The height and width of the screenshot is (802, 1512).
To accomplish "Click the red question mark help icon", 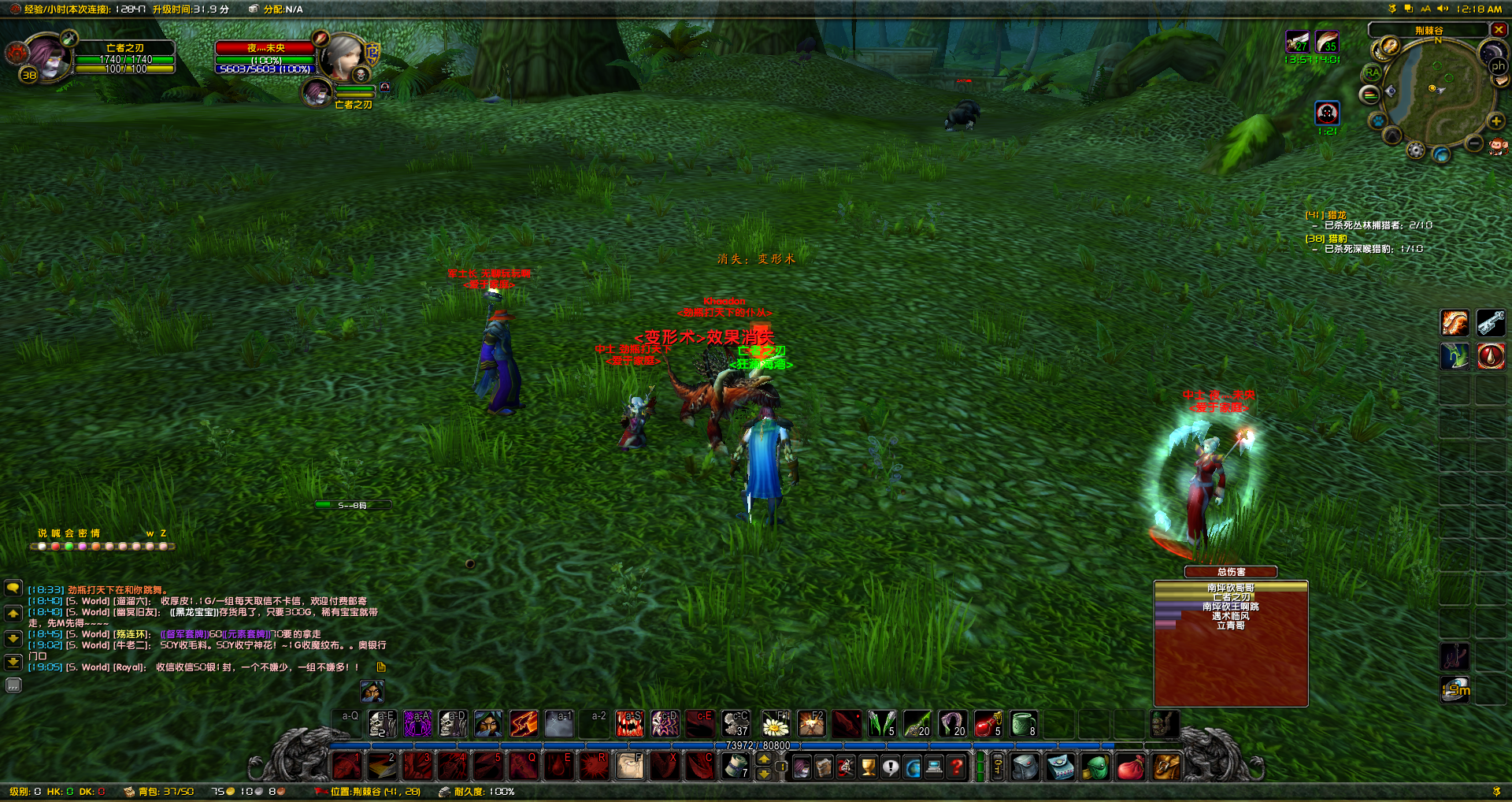I will click(958, 766).
